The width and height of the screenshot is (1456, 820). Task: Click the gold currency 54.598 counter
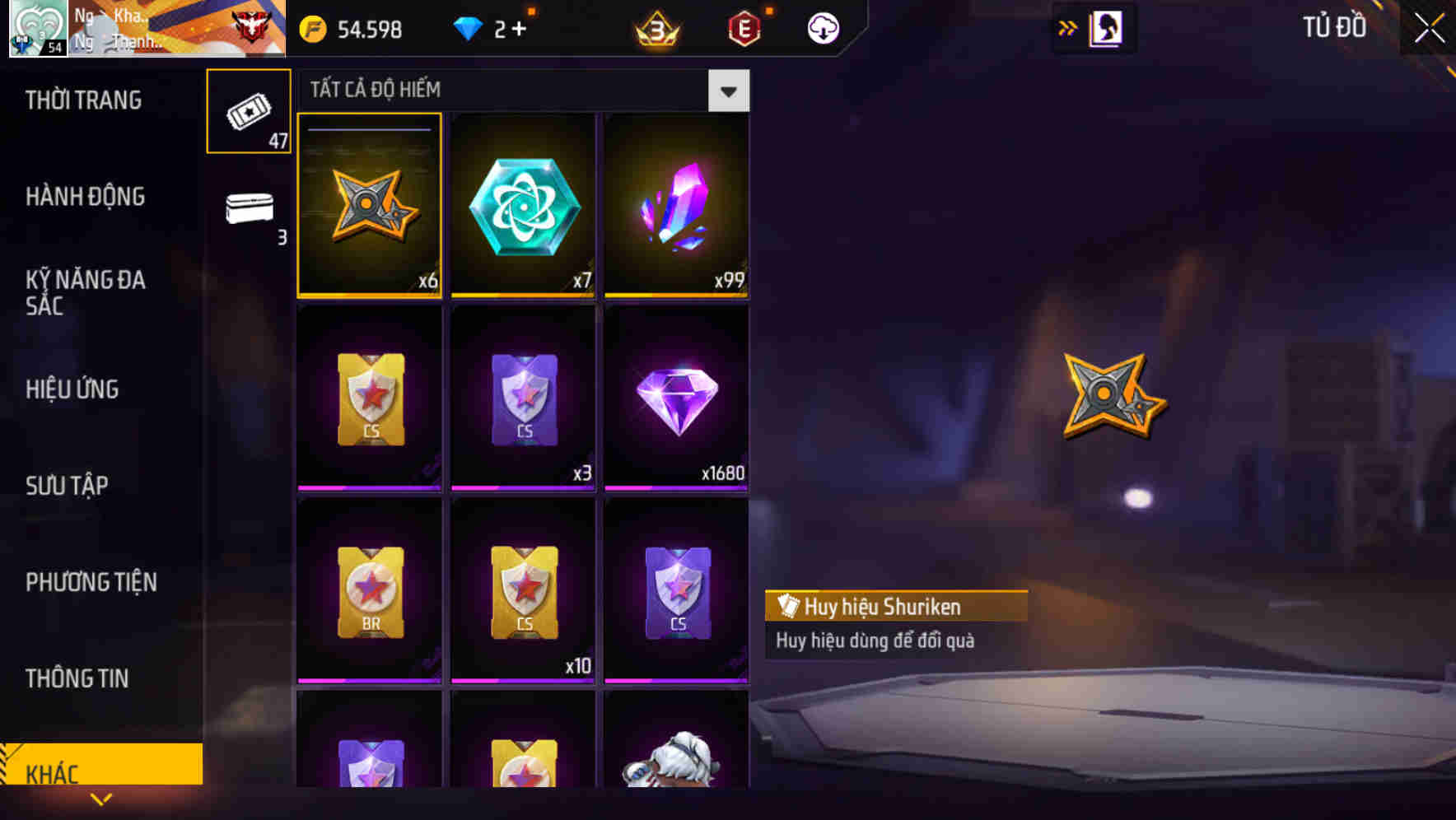click(362, 27)
